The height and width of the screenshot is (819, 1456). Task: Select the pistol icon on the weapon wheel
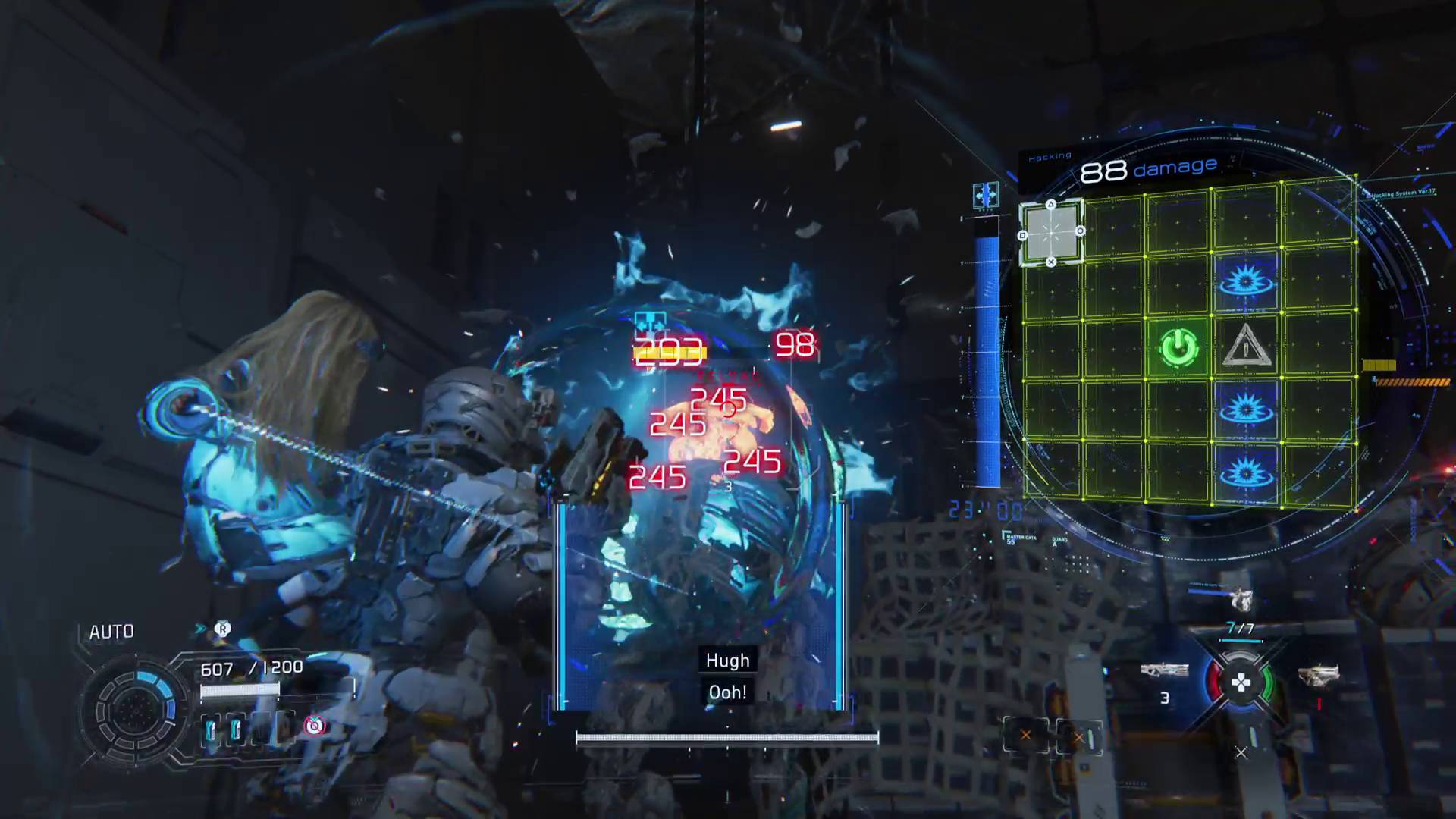1319,675
